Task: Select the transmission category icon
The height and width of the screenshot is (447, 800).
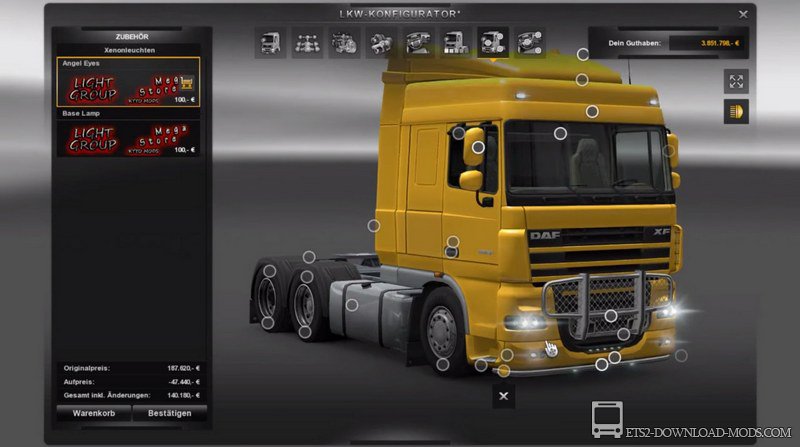Action: pos(380,43)
